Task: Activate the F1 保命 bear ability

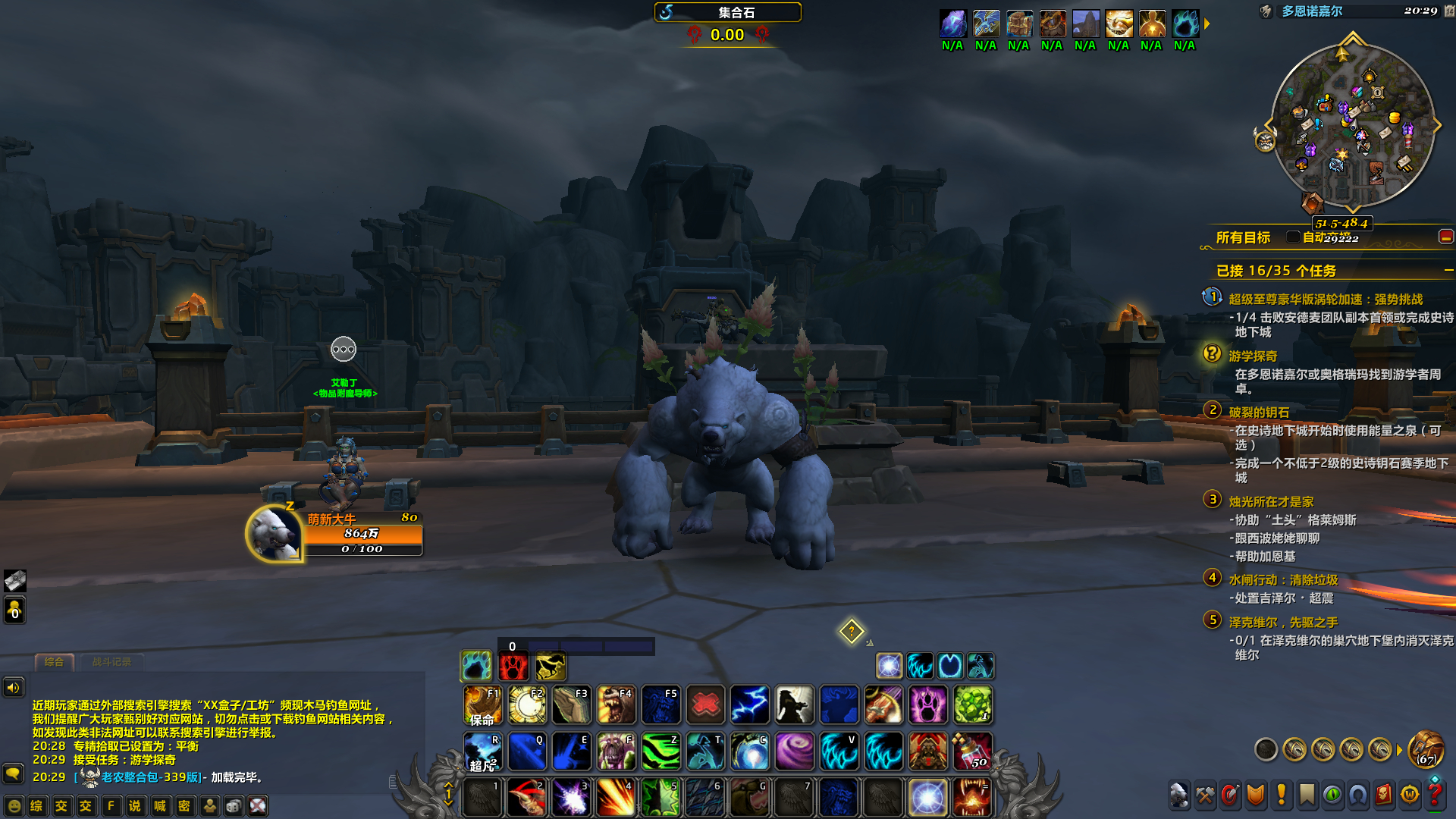Action: [482, 704]
